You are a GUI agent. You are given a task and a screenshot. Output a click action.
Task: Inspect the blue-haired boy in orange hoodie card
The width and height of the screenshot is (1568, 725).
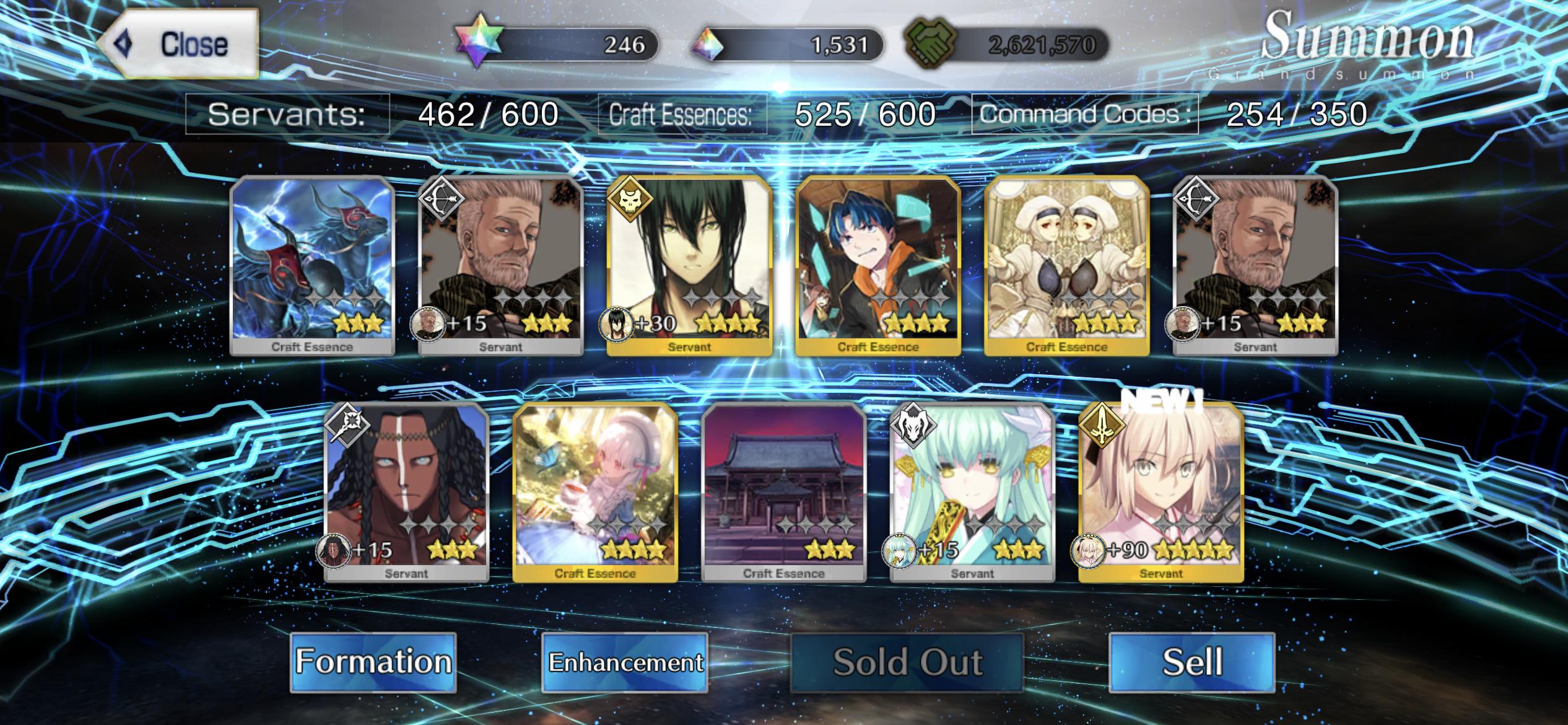click(x=878, y=265)
